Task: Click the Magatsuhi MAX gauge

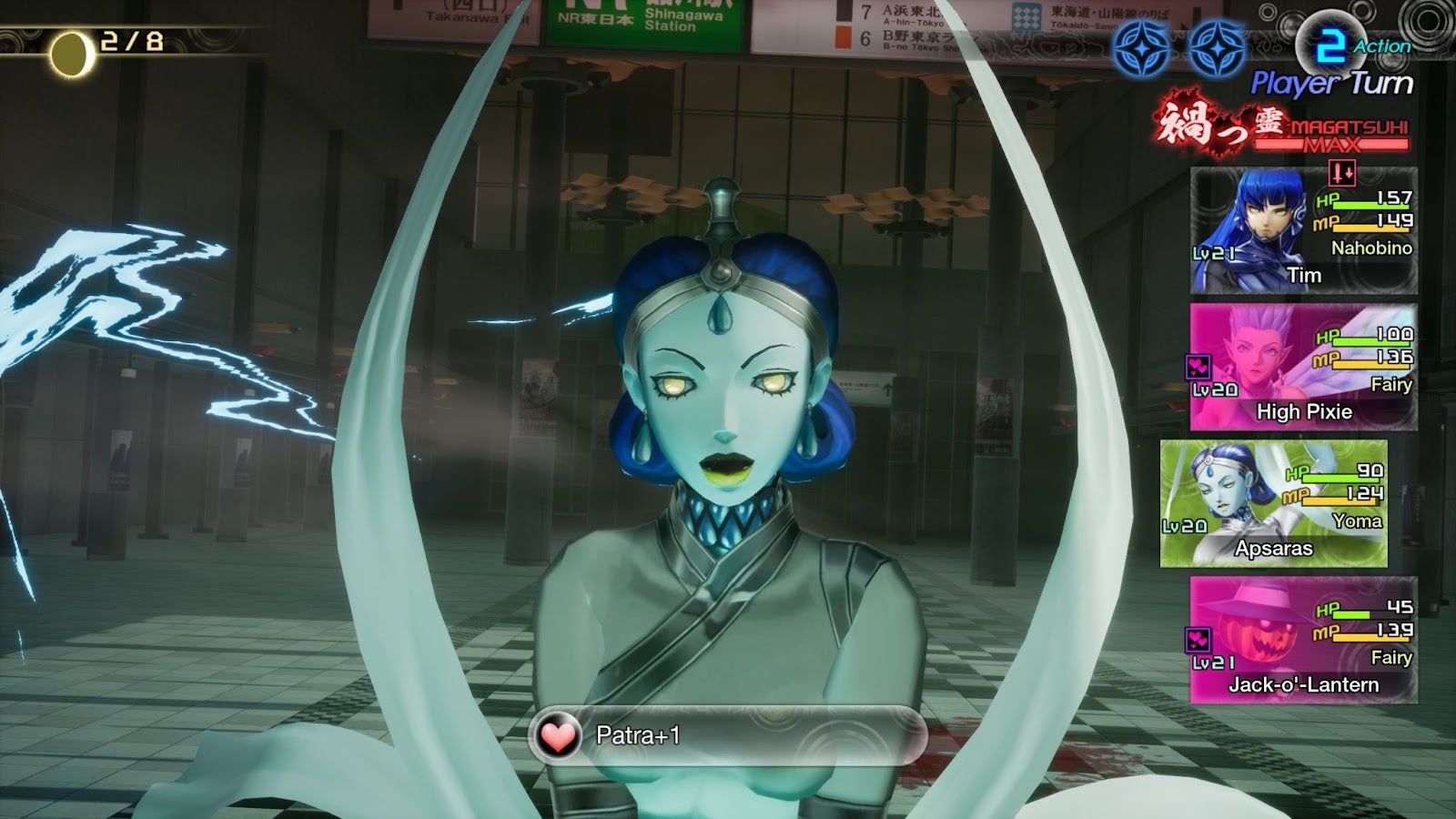Action: pos(1332,144)
